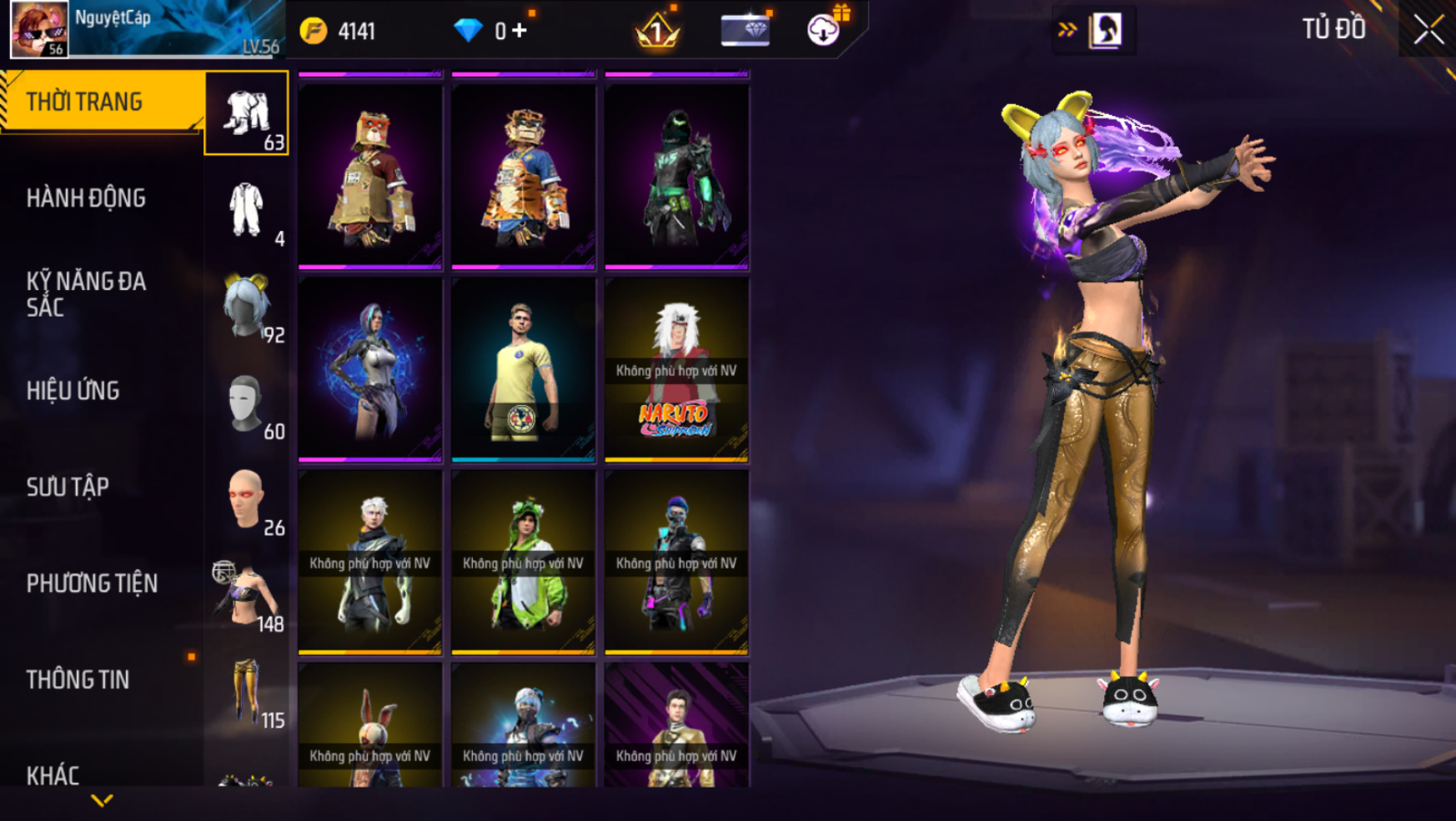
Task: Close the wardrobe with the X button
Action: (1428, 30)
